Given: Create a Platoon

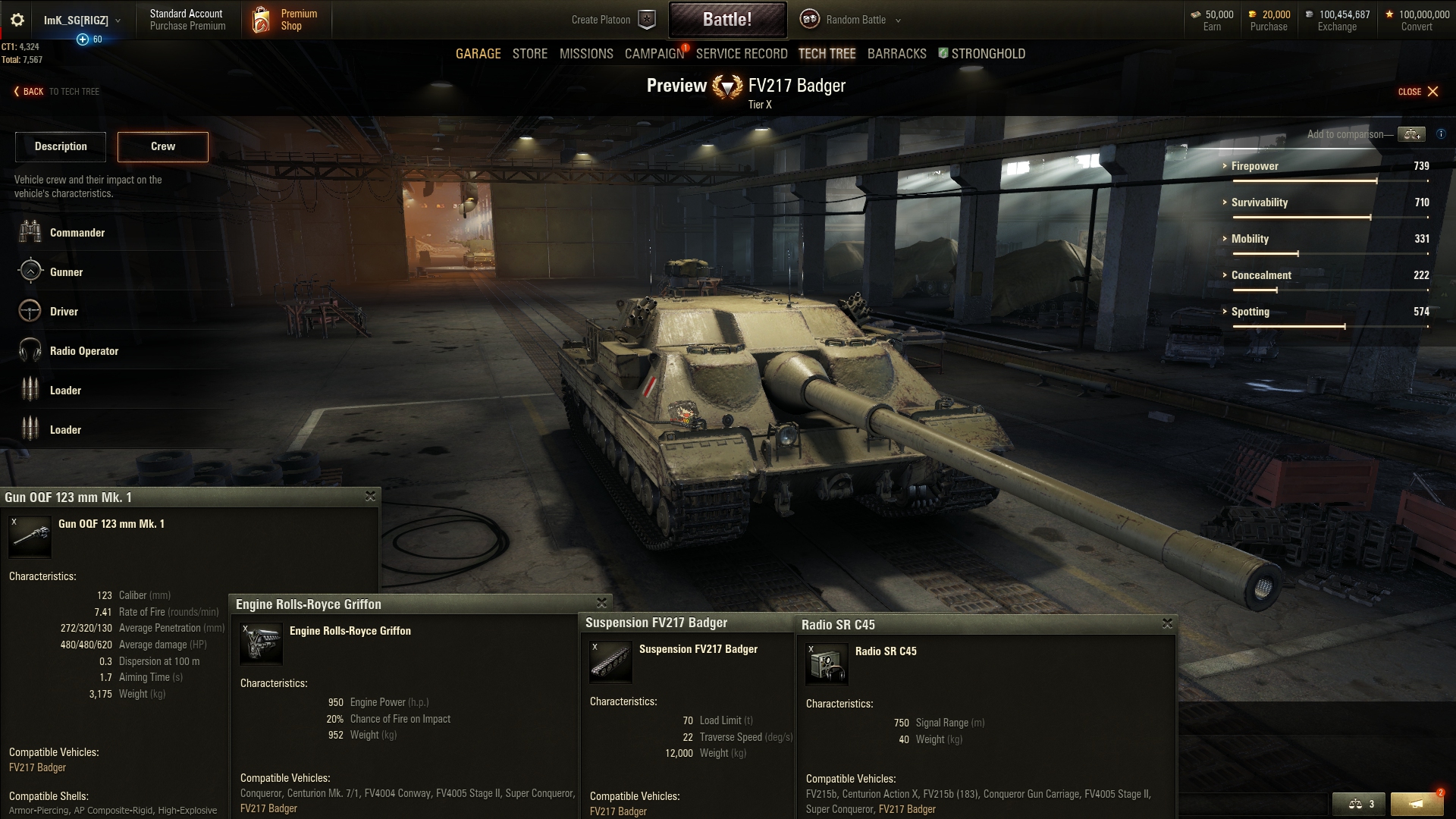Looking at the screenshot, I should click(x=612, y=20).
